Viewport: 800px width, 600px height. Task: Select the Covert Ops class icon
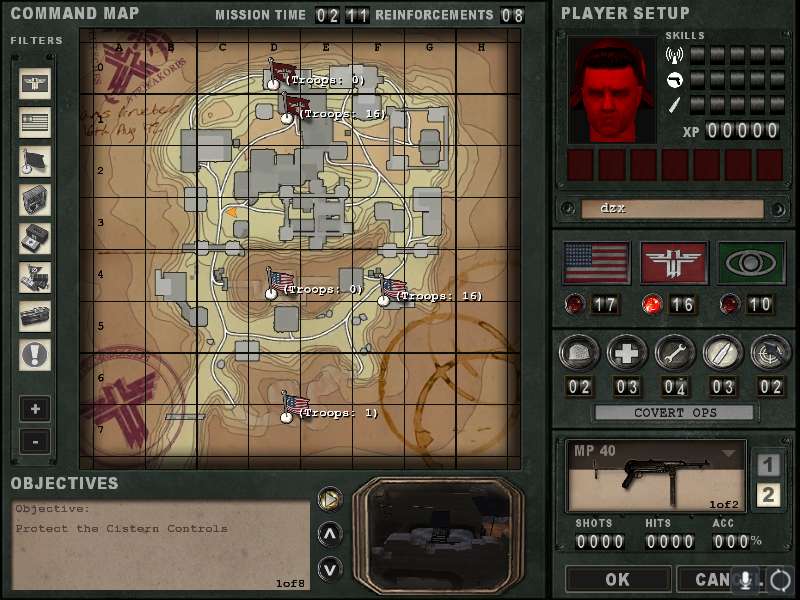pos(770,352)
